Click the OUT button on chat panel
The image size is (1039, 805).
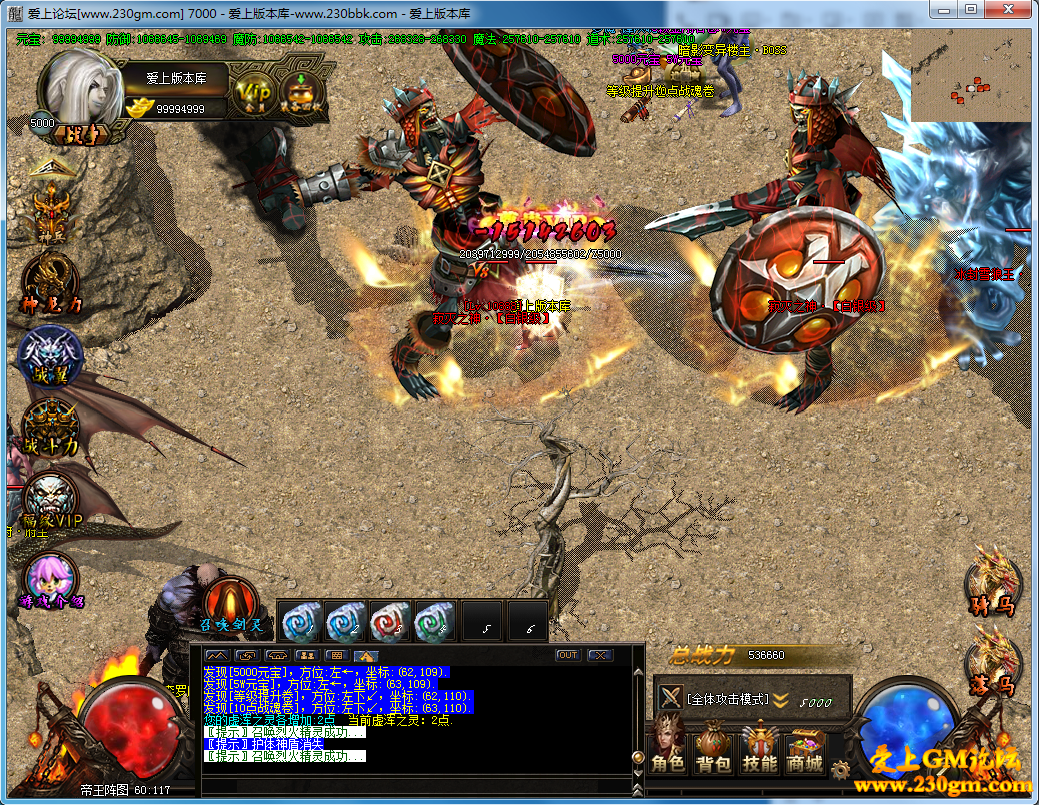568,655
